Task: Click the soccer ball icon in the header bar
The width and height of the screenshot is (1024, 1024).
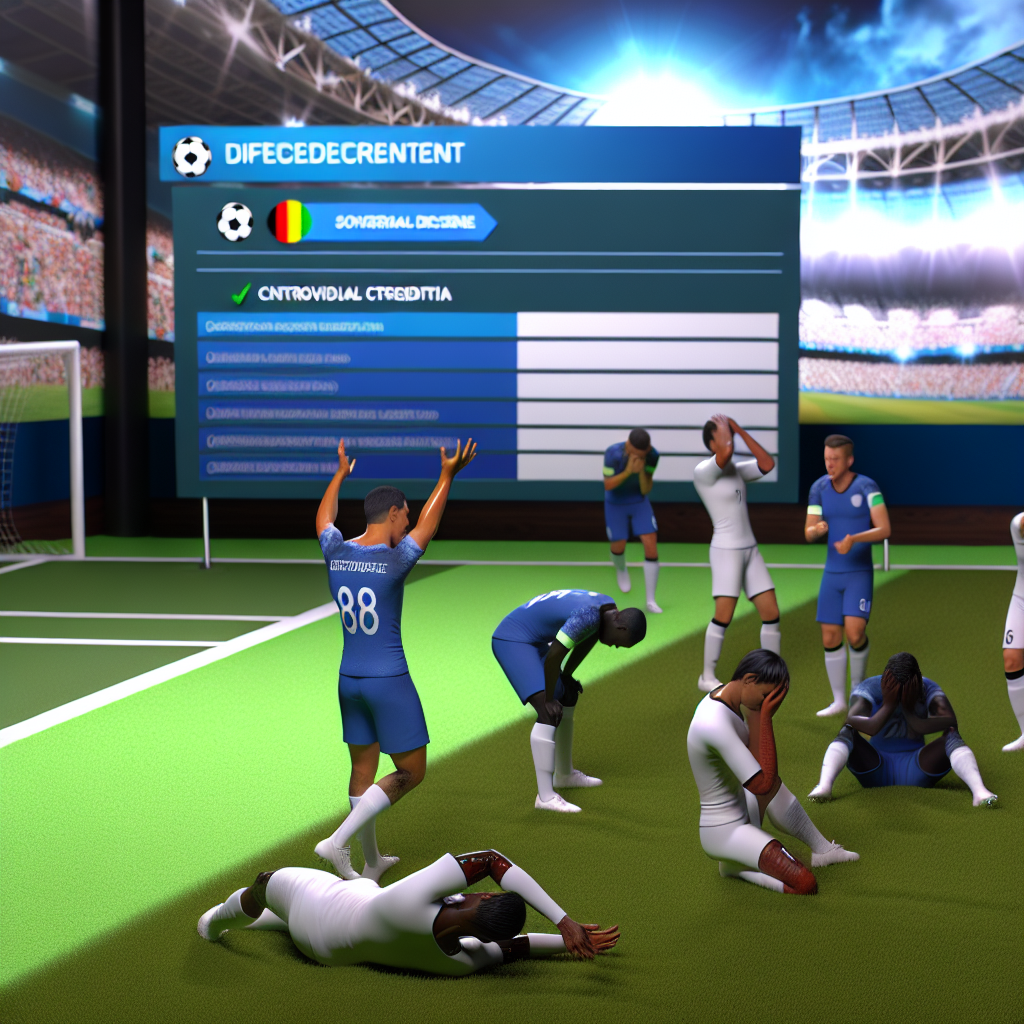Action: [x=192, y=156]
